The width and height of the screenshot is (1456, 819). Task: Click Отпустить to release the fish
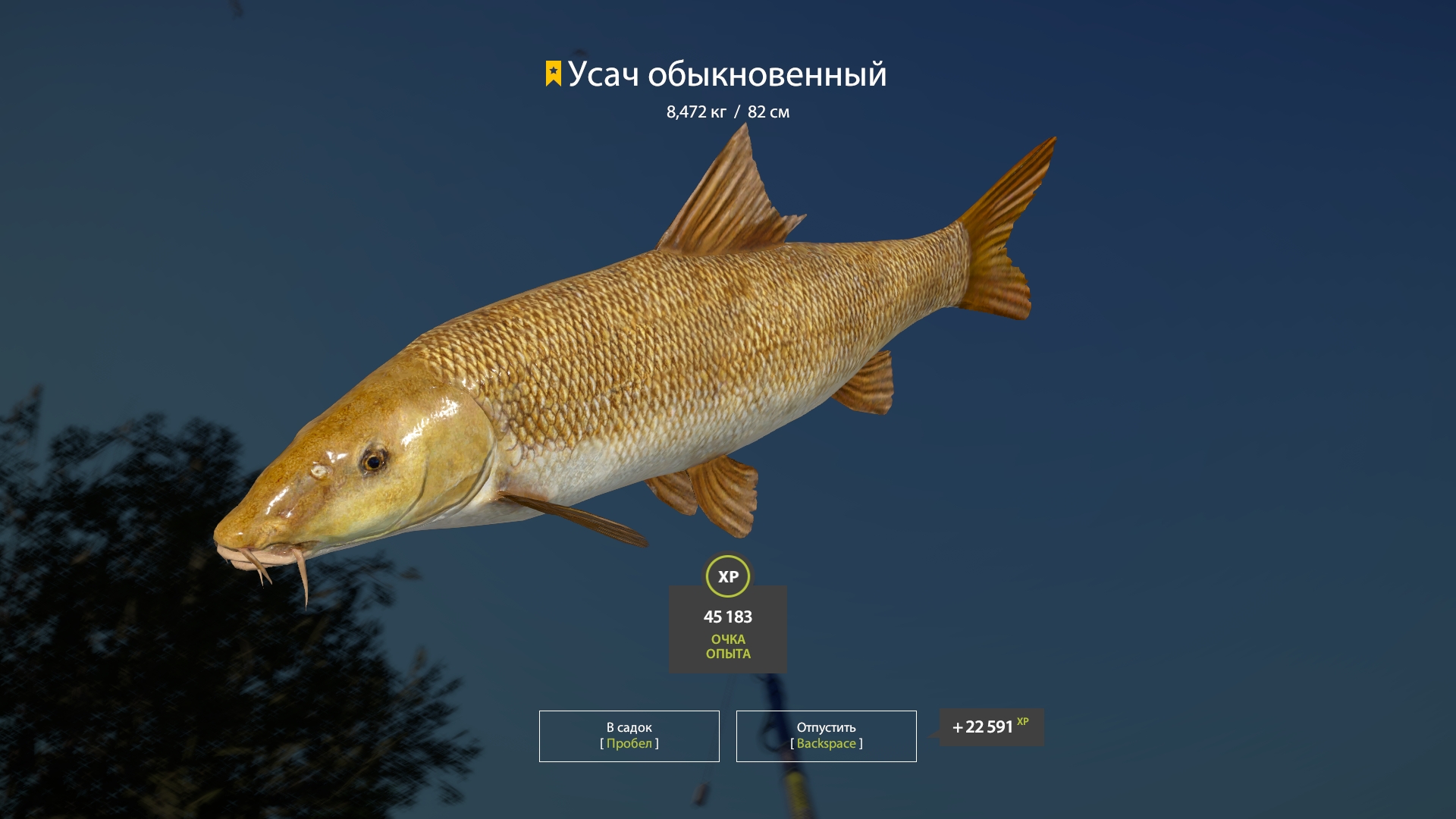tap(825, 735)
